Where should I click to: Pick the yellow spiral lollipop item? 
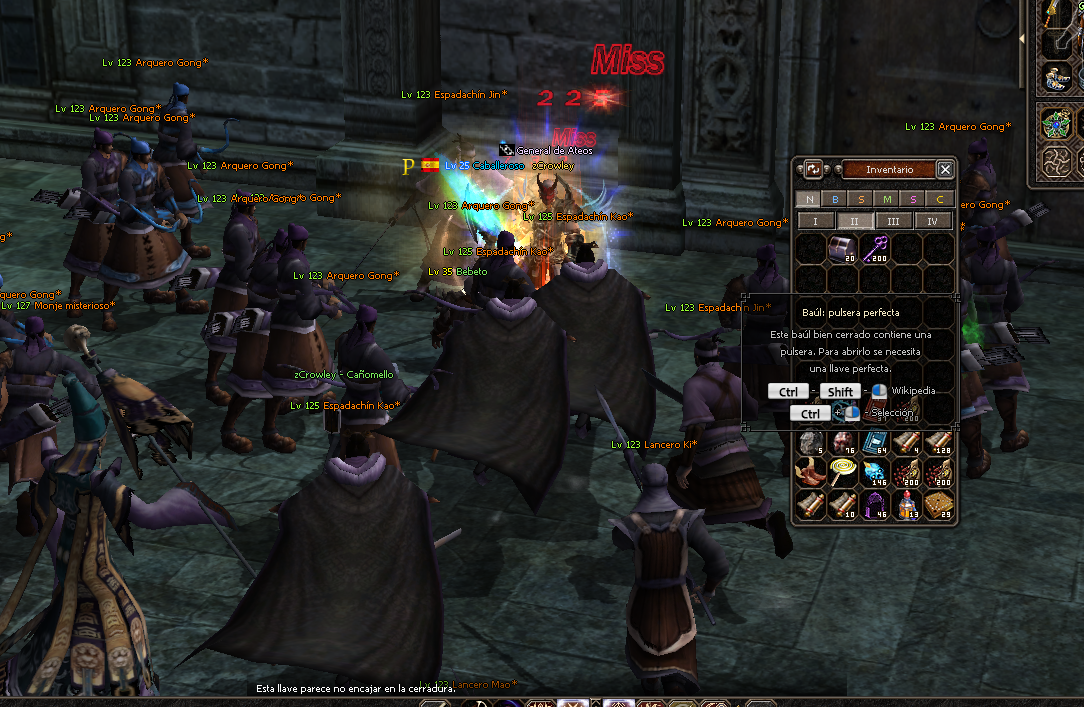pyautogui.click(x=842, y=472)
